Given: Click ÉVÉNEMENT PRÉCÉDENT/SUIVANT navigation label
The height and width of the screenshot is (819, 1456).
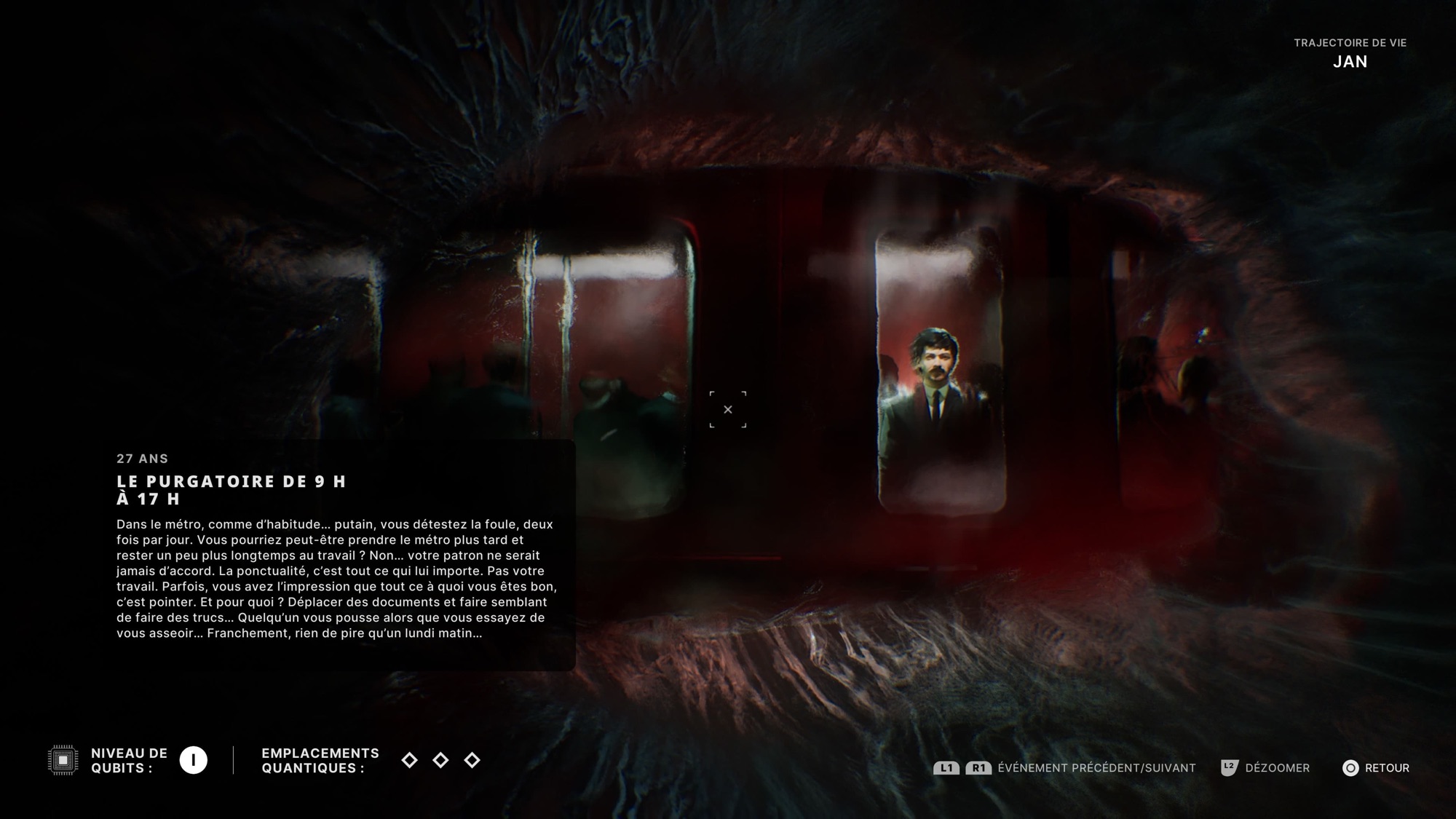Looking at the screenshot, I should 1096,768.
